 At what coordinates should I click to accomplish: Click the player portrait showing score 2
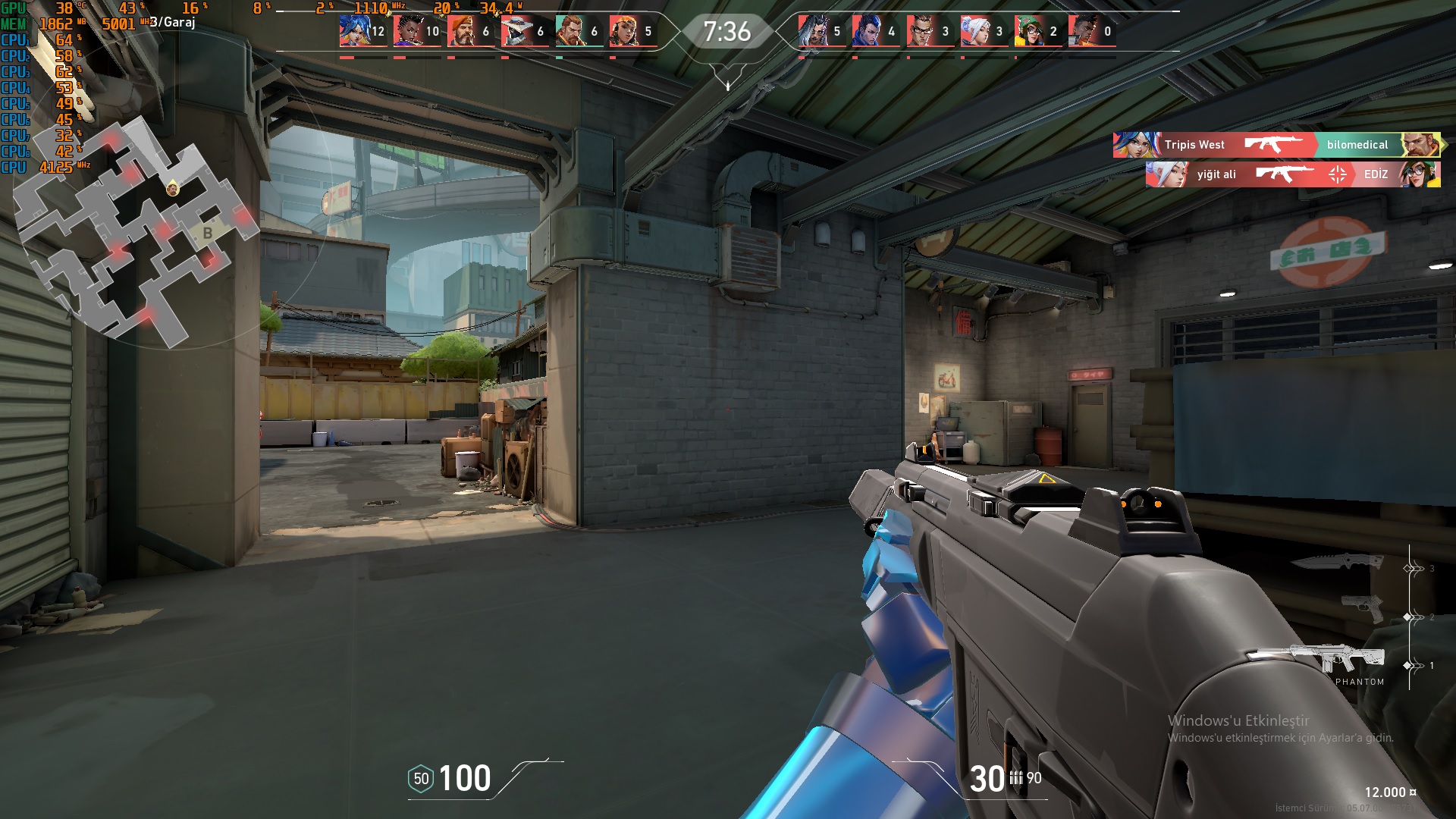coord(1029,31)
